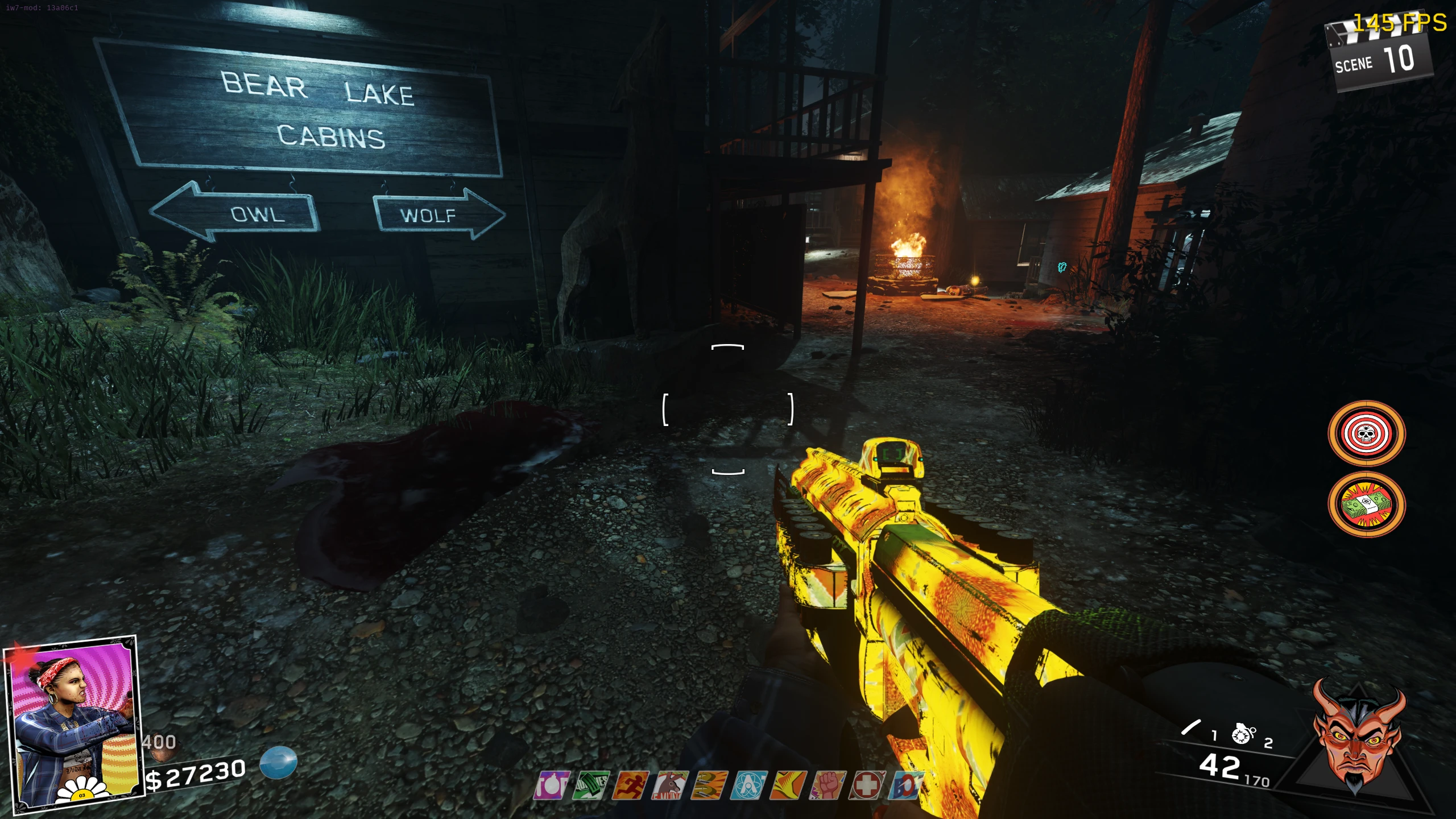1456x819 pixels.
Task: Click the red devil head icon
Action: pos(1356,737)
